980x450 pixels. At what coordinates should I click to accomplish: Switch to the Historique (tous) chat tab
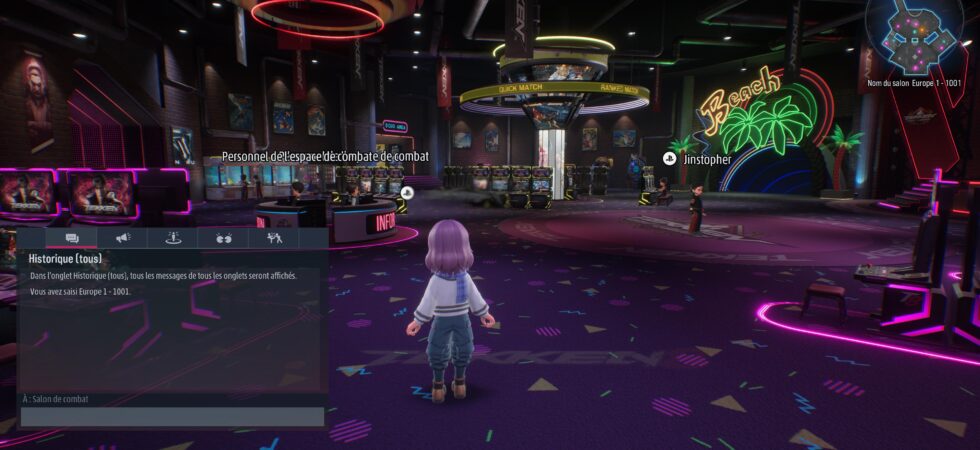pos(72,238)
